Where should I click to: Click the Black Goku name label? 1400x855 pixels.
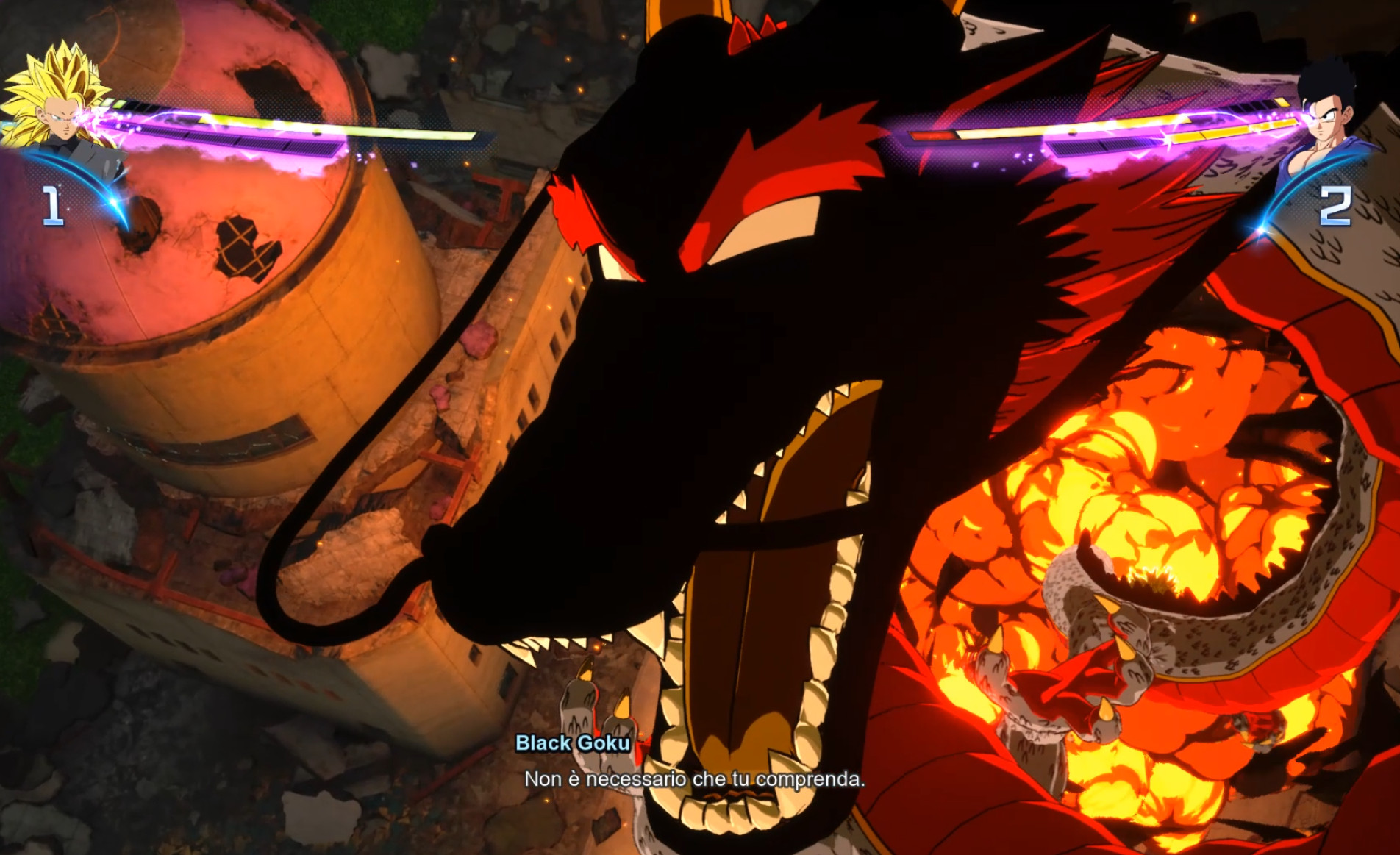[x=573, y=744]
